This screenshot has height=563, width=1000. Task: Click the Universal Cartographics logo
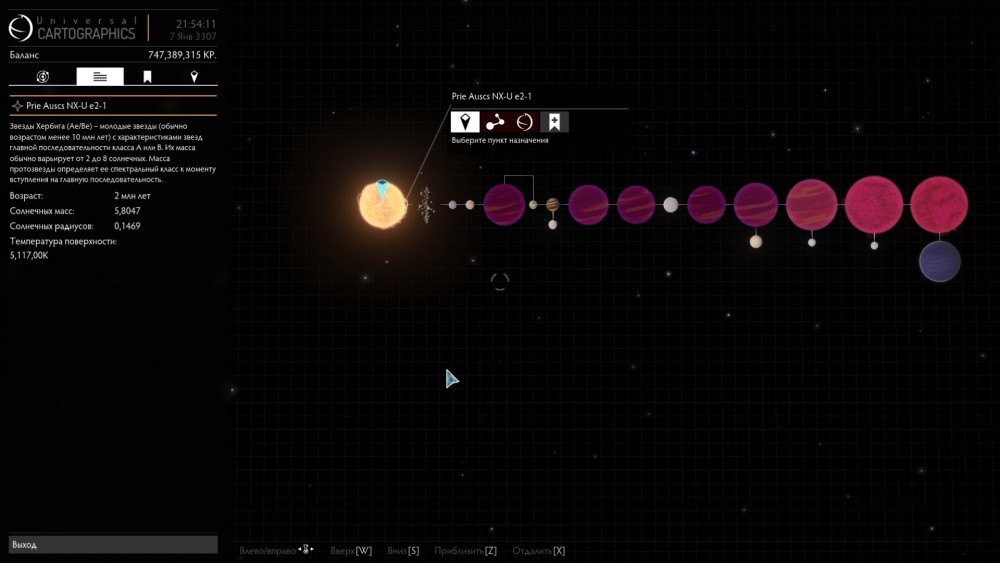click(x=72, y=28)
